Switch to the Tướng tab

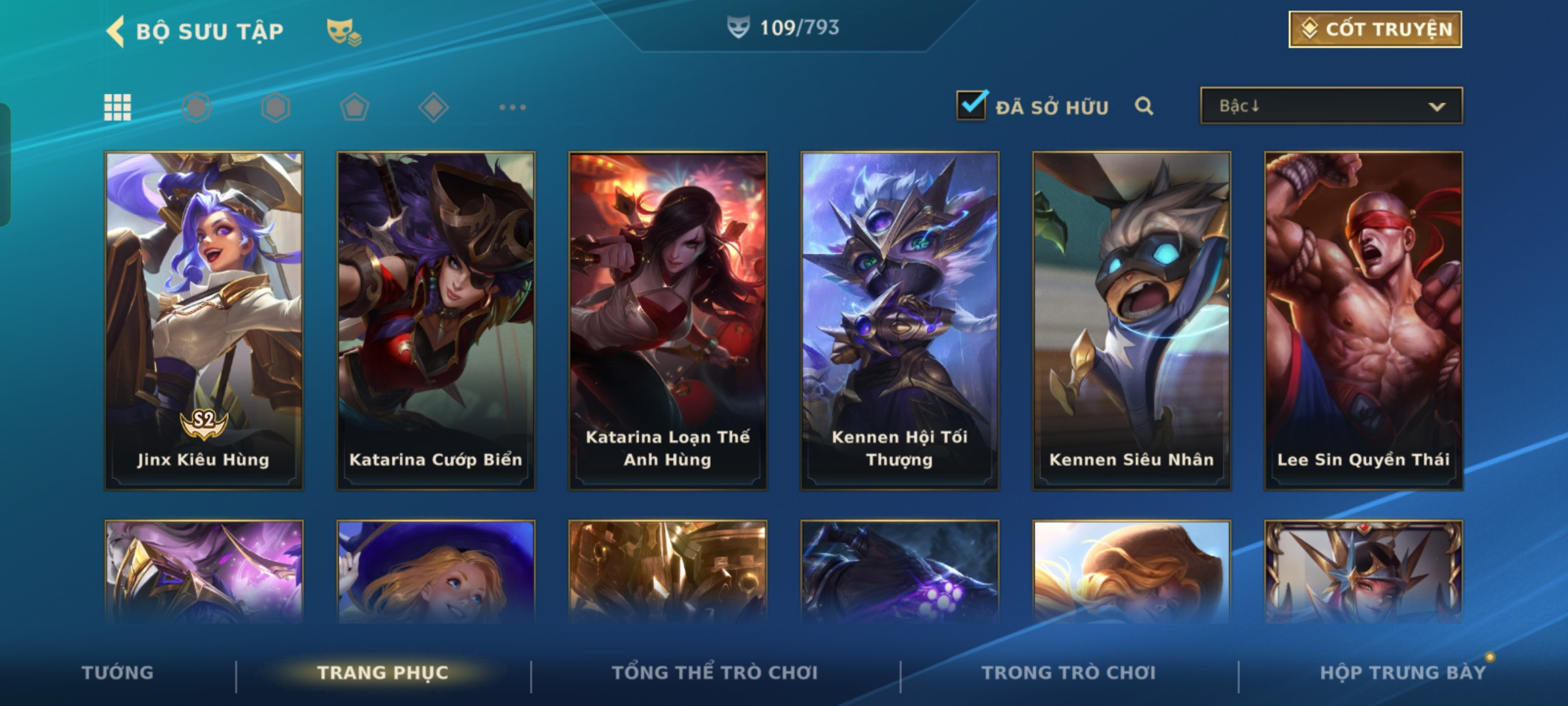pos(118,673)
